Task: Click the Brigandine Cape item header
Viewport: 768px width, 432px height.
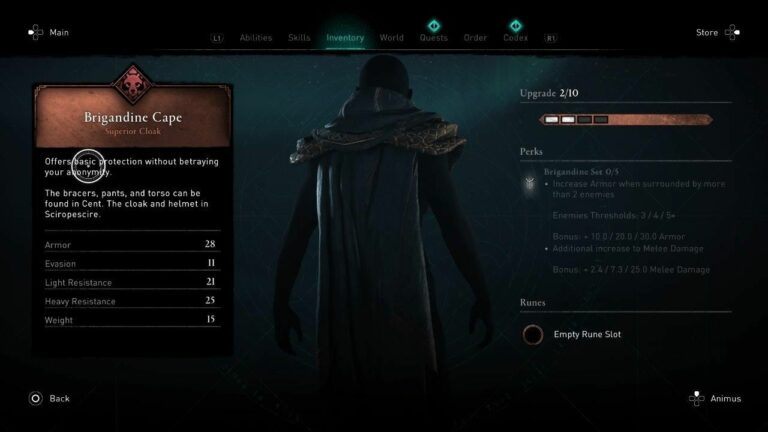Action: point(133,119)
